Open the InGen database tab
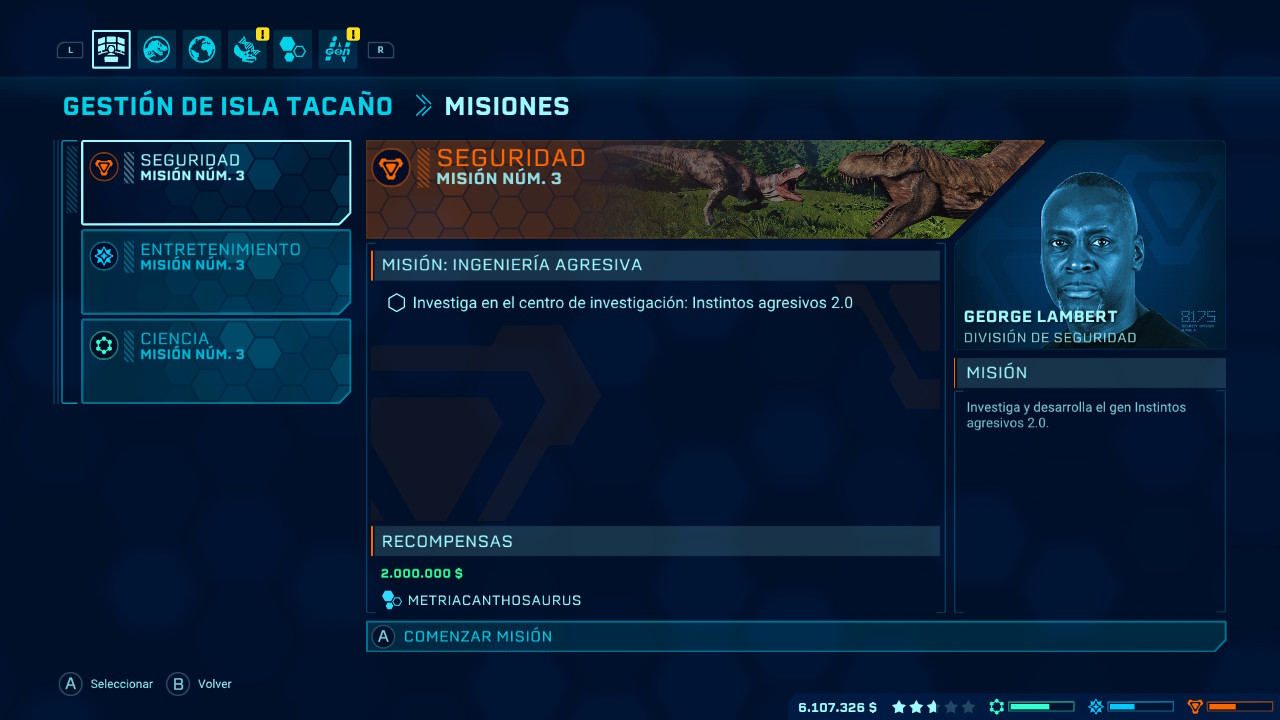The height and width of the screenshot is (720, 1280). pyautogui.click(x=338, y=49)
